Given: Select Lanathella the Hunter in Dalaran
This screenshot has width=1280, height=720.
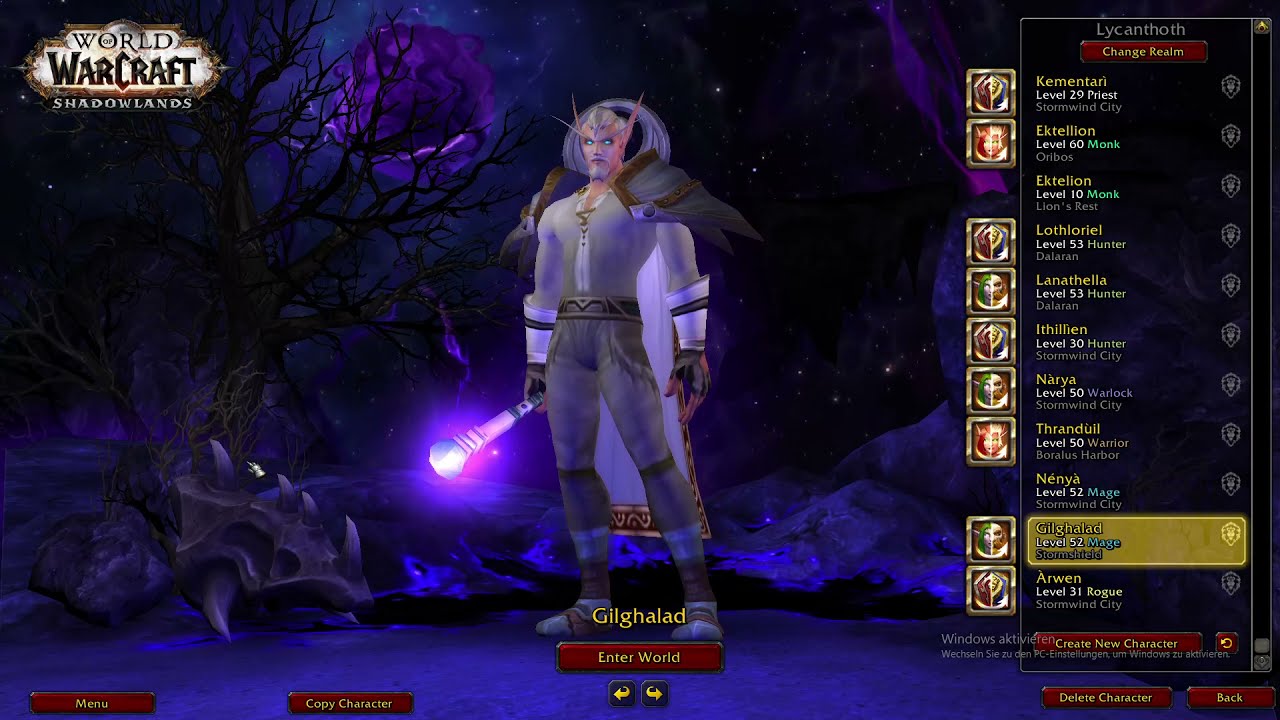Looking at the screenshot, I should (1120, 293).
